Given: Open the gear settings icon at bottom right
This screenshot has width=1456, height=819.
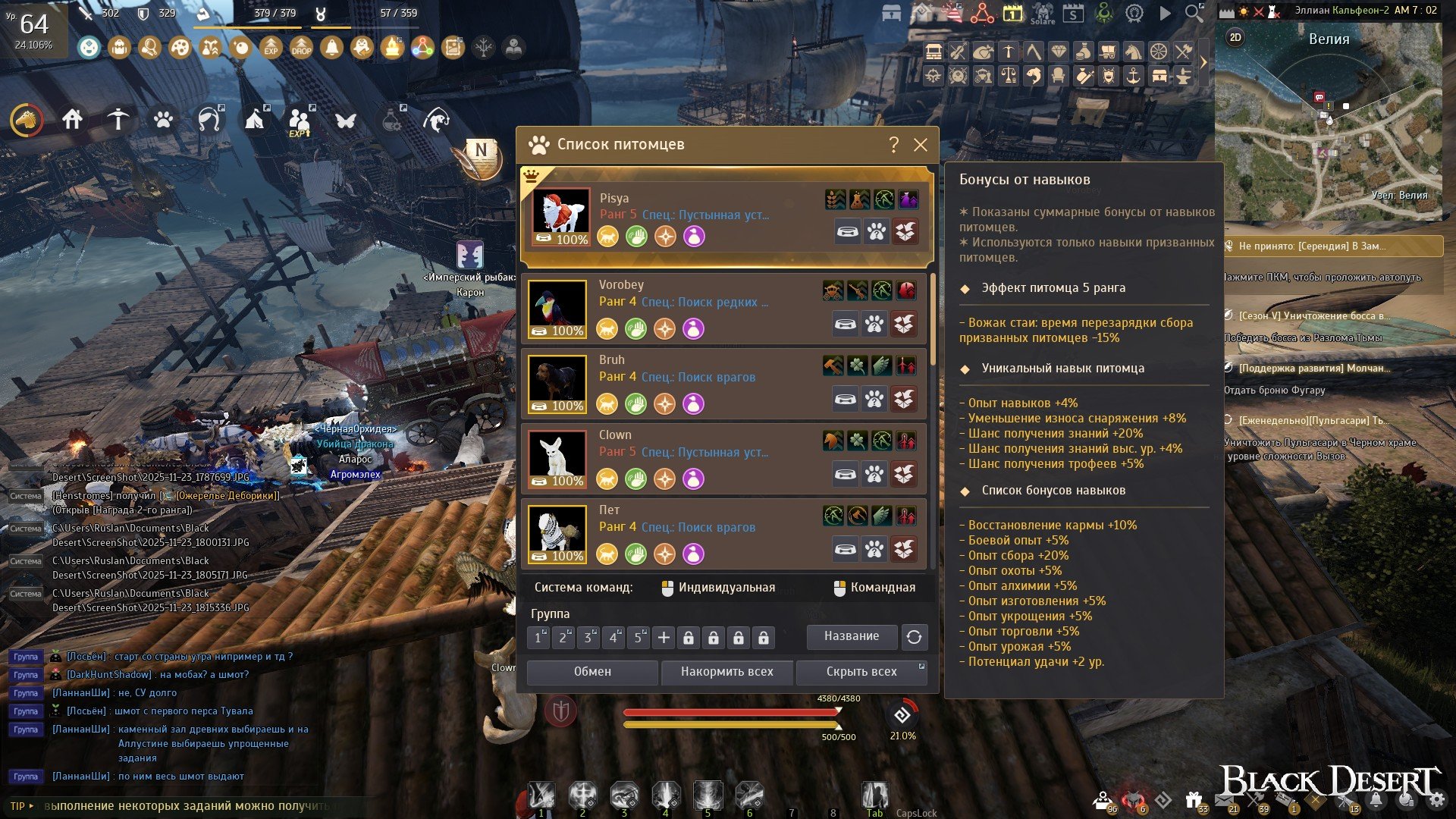Looking at the screenshot, I should [1436, 799].
